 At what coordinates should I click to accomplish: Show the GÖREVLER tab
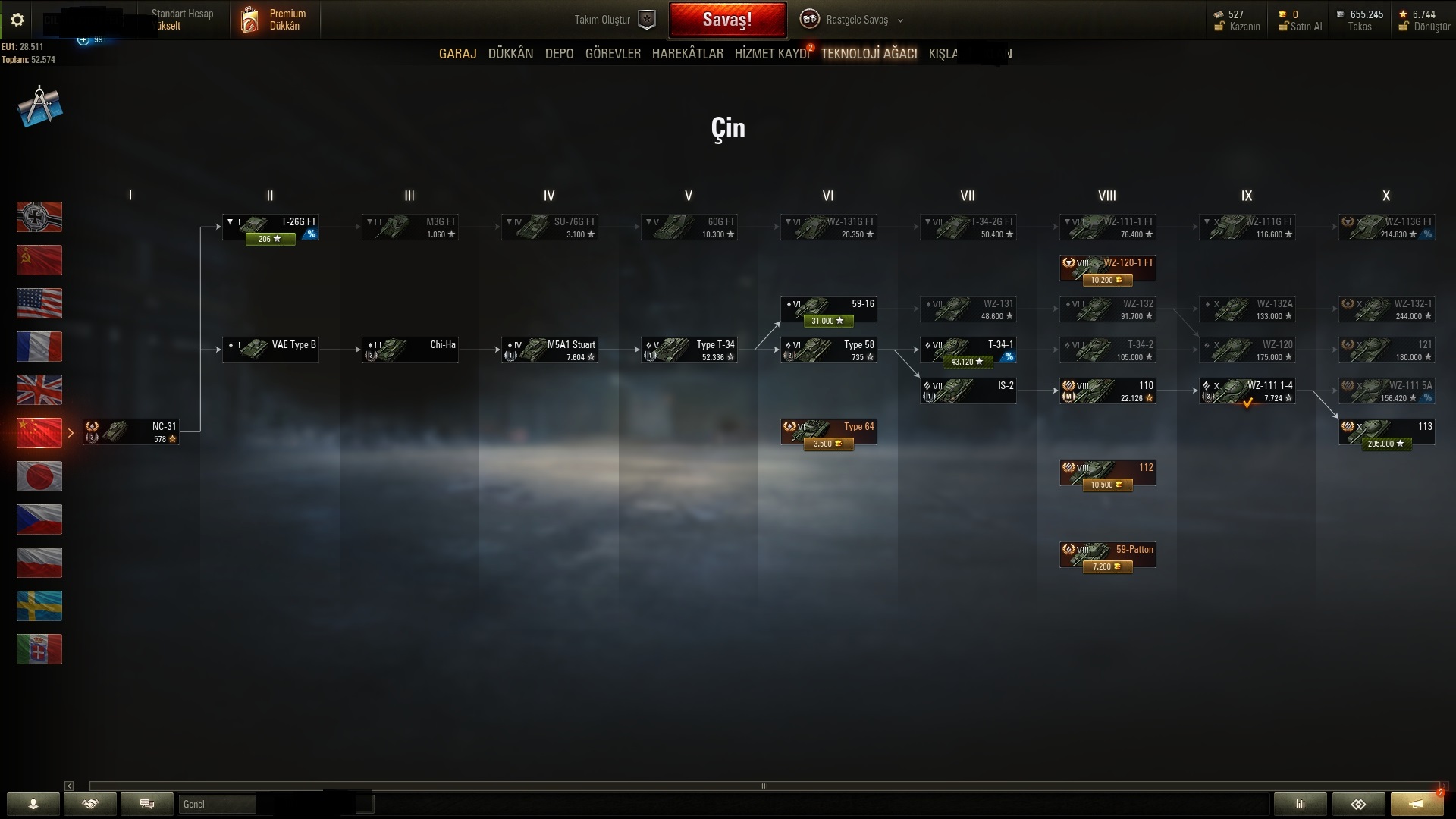point(613,54)
